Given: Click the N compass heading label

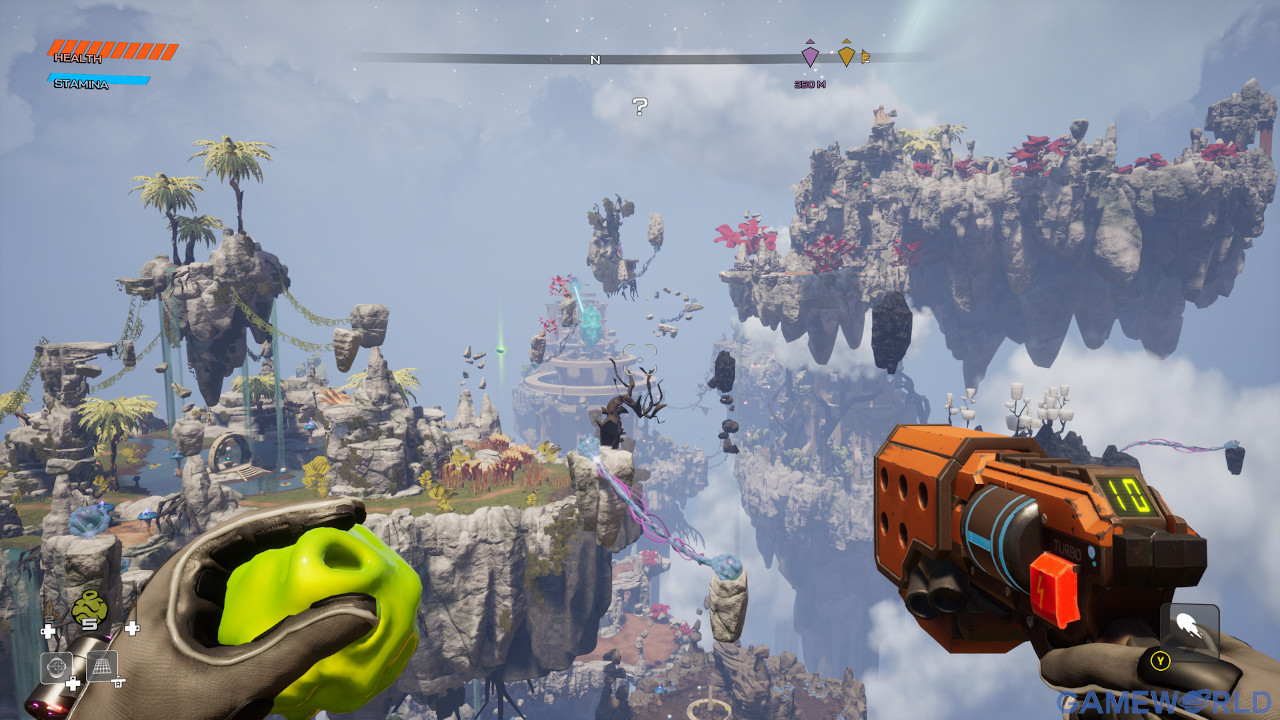Looking at the screenshot, I should click(595, 59).
